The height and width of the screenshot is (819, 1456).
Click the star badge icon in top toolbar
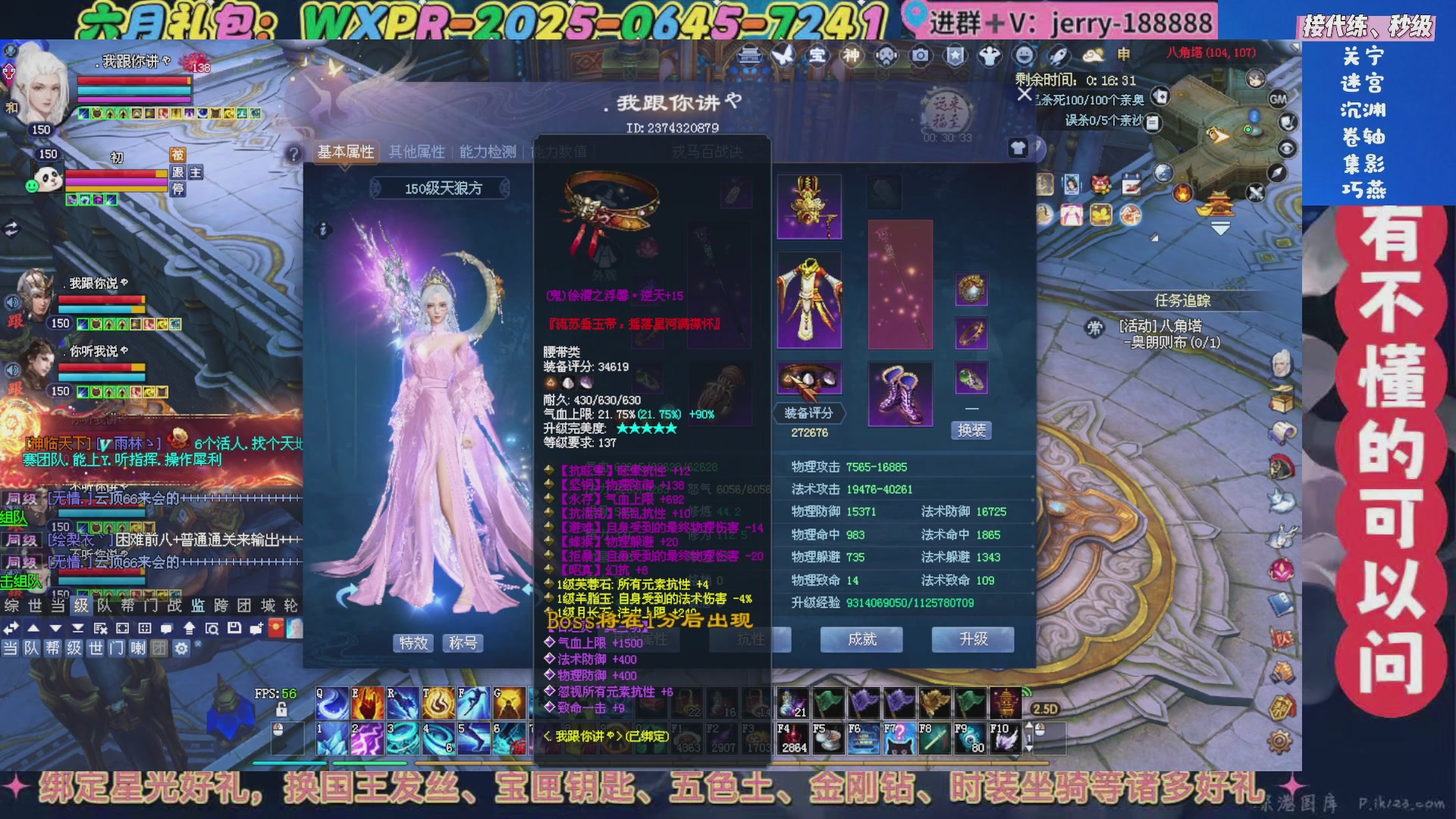click(x=955, y=55)
